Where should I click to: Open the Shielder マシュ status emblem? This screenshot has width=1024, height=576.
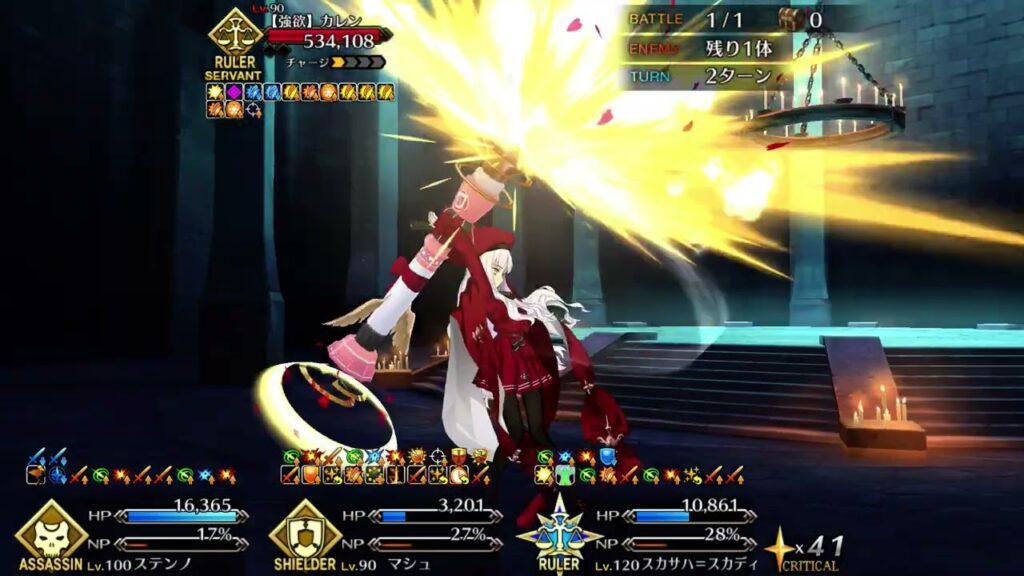coord(305,534)
